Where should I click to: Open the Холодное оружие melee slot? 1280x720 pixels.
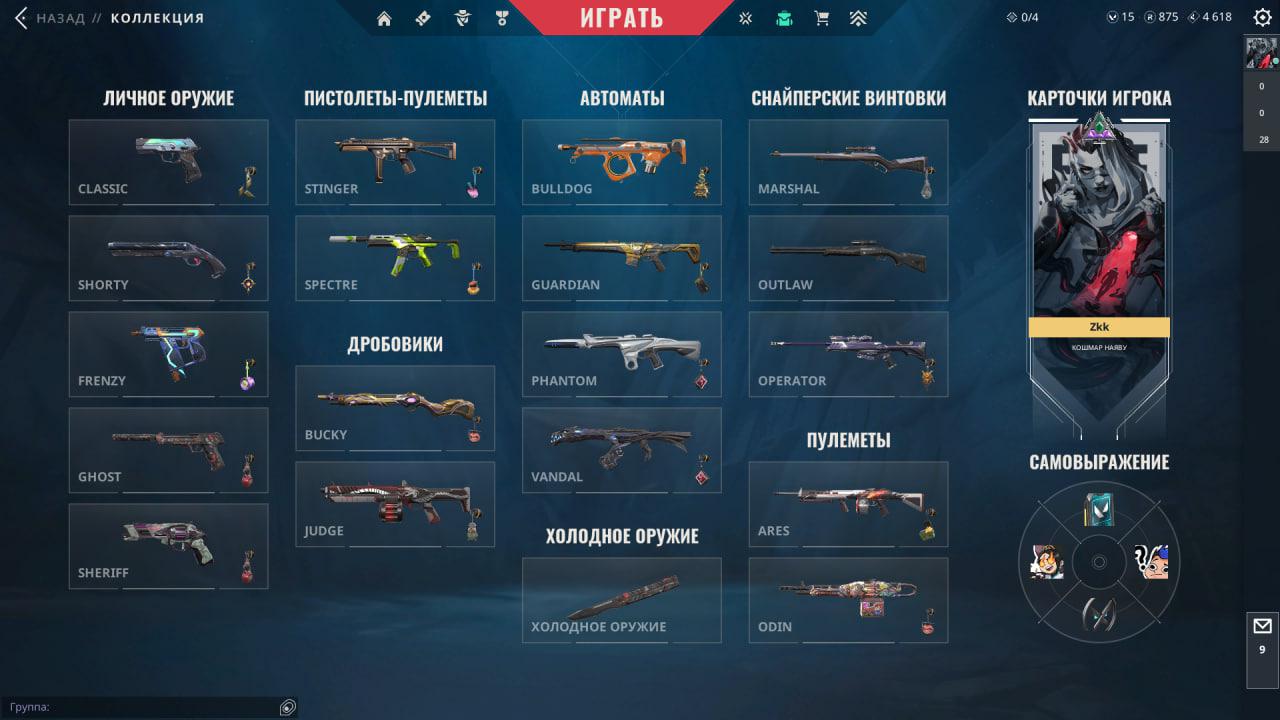click(621, 600)
